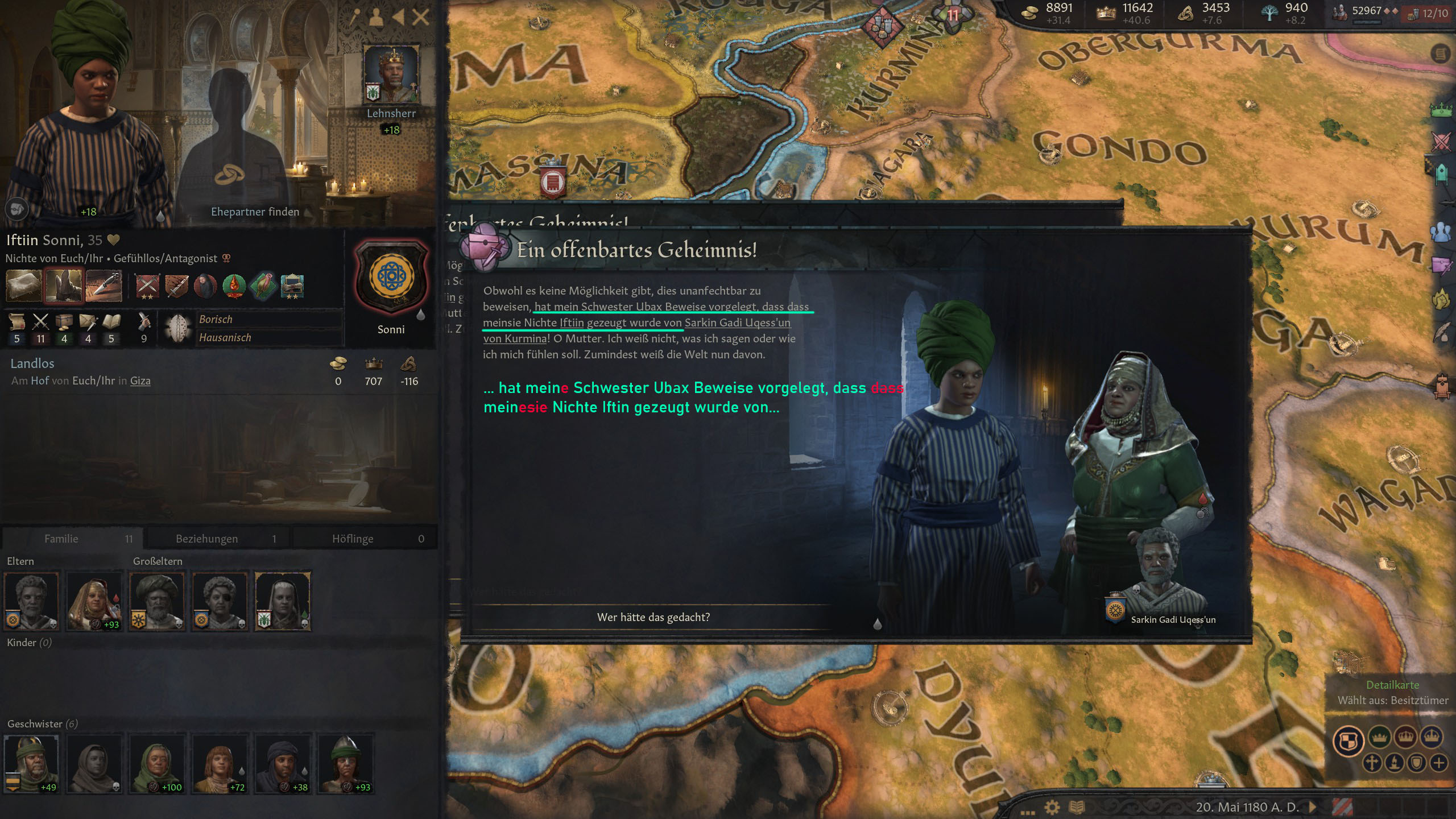Expand the Kinder (0) section
1456x819 pixels.
(28, 643)
